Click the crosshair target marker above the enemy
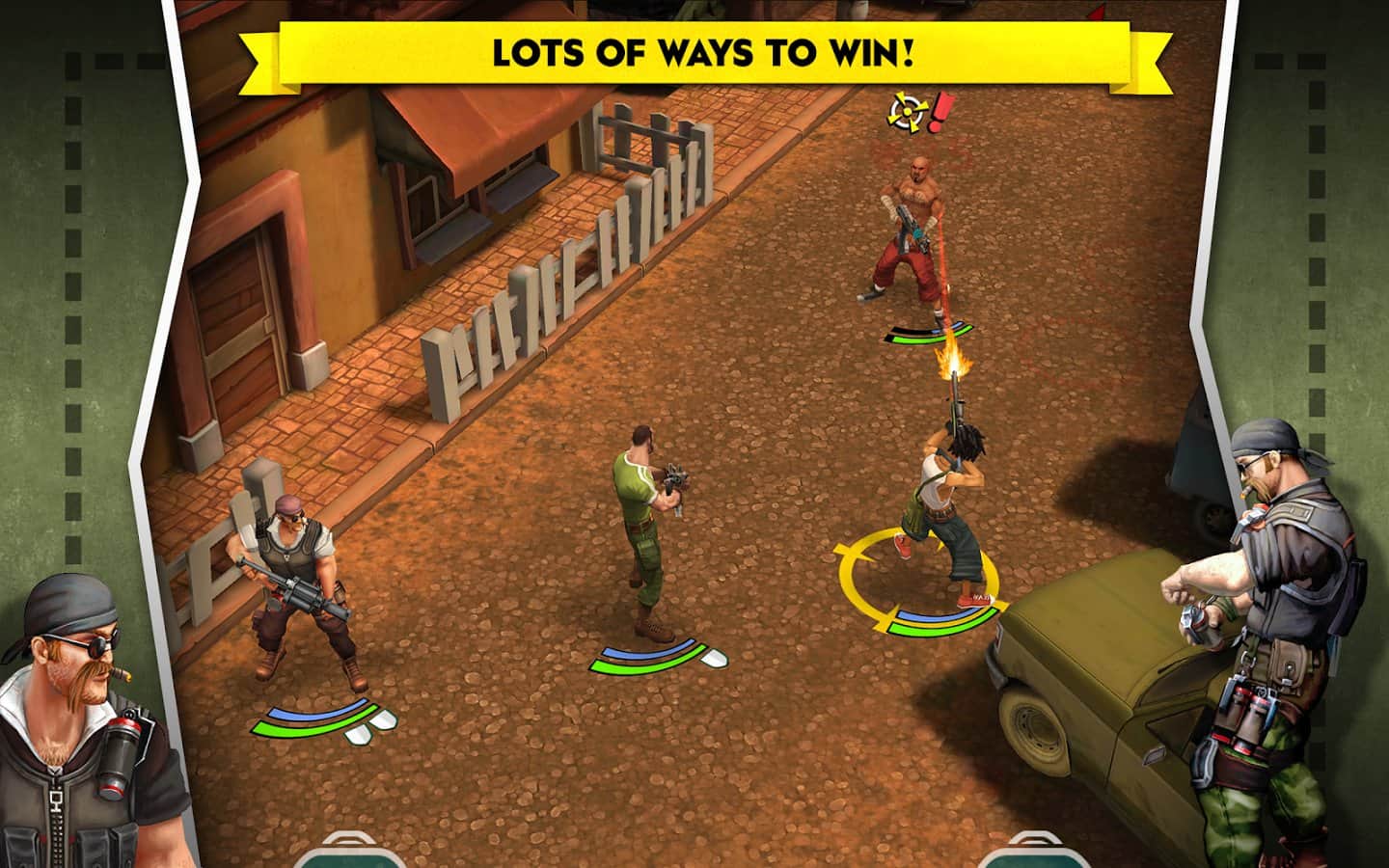Image resolution: width=1389 pixels, height=868 pixels. point(905,113)
